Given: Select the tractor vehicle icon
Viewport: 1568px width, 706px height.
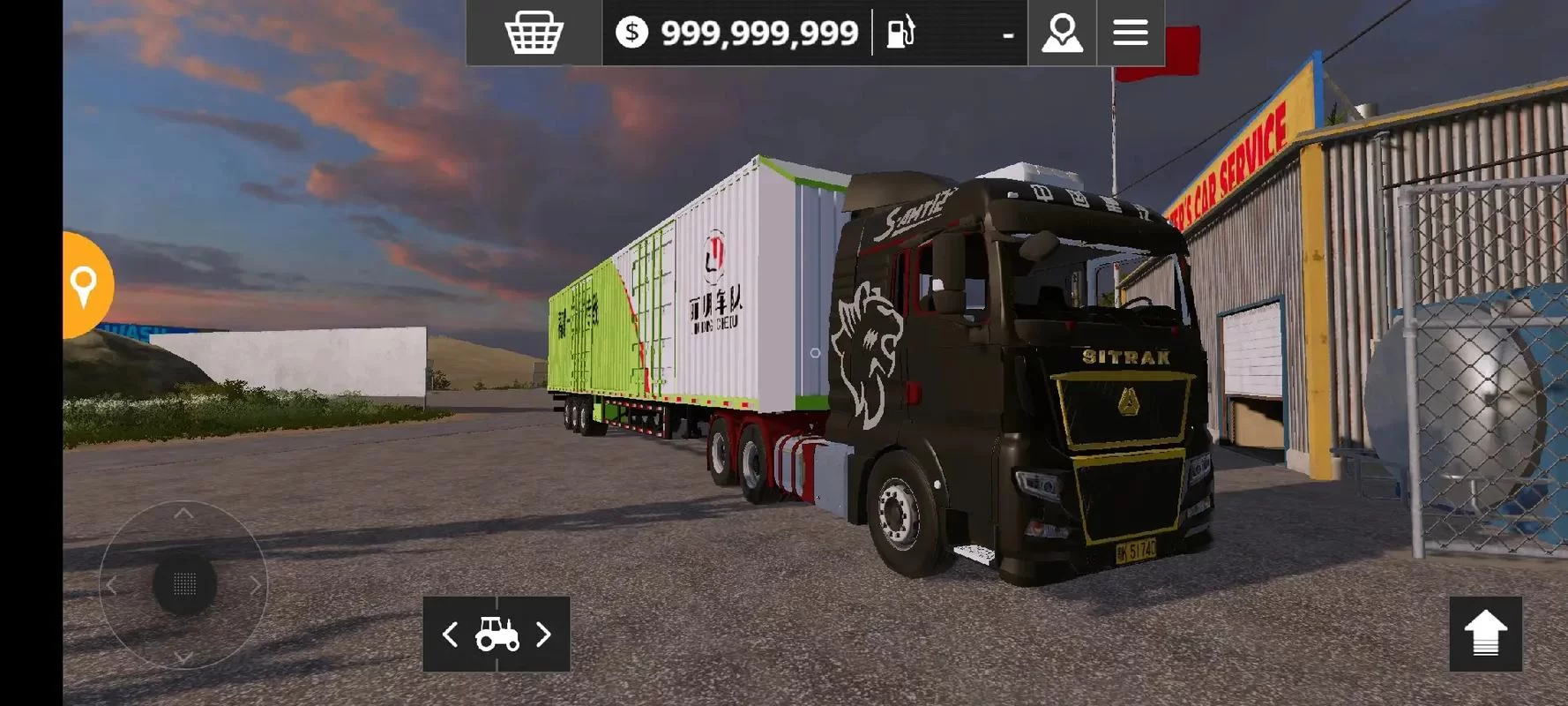Looking at the screenshot, I should coord(497,635).
